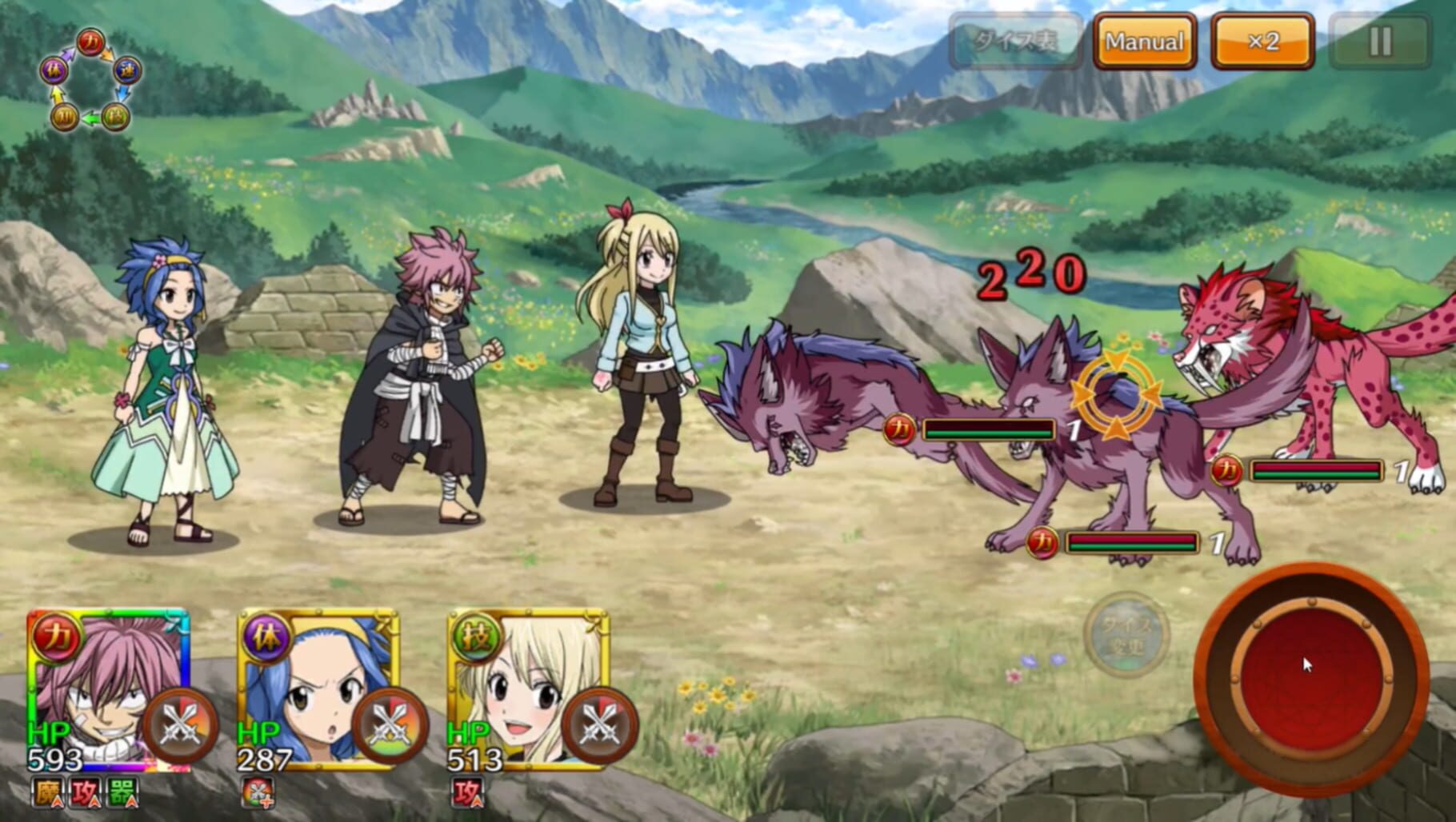Select Levy's blue-haired character card
Viewport: 1456px width, 822px height.
(304, 680)
